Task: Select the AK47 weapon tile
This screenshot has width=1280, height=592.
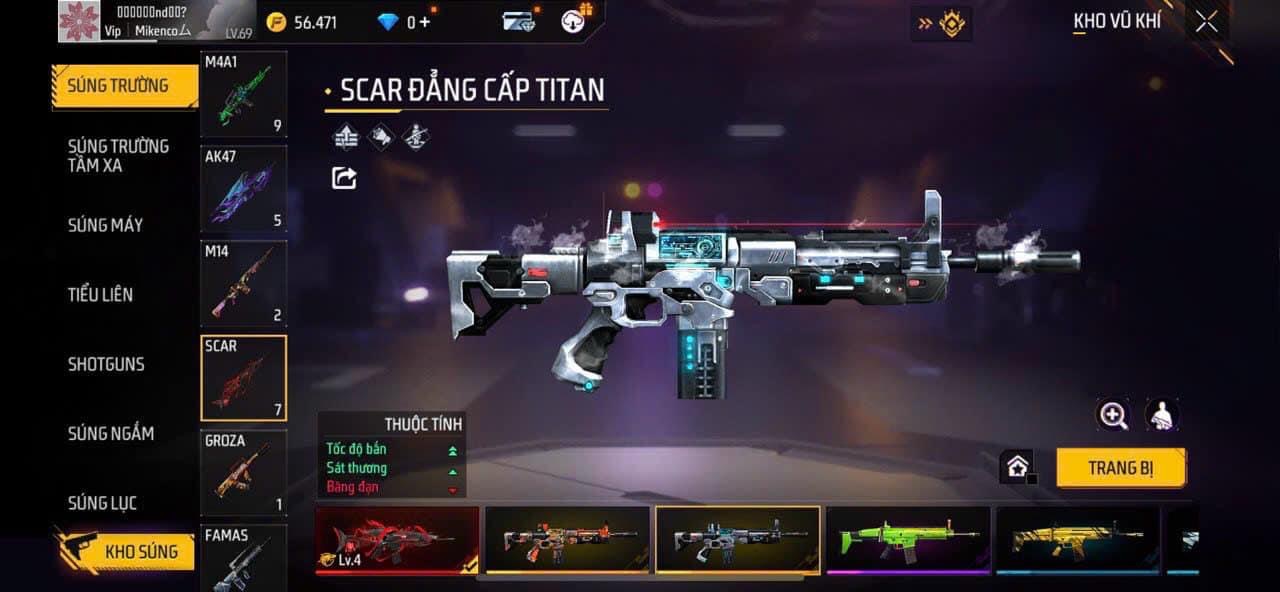Action: pos(243,189)
